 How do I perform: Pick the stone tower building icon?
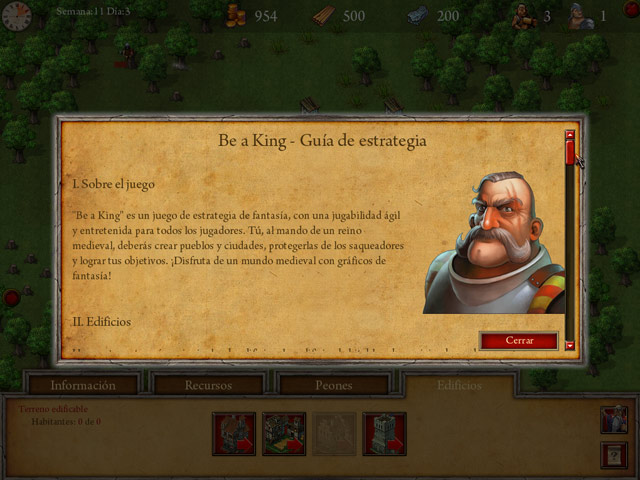(x=384, y=433)
